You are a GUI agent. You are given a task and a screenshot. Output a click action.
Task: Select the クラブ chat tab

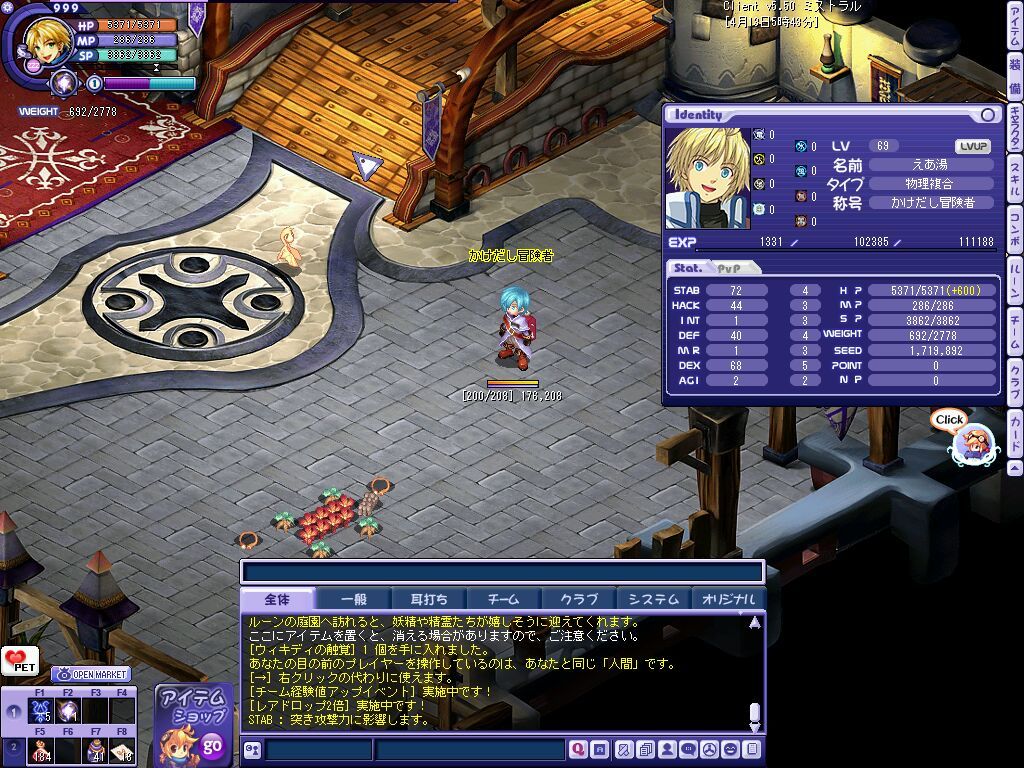tap(578, 599)
